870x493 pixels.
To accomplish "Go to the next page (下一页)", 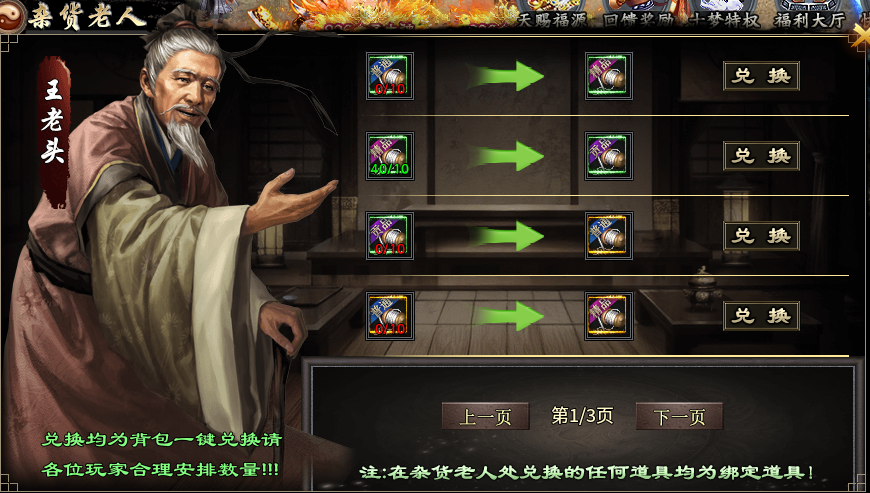I will click(679, 416).
